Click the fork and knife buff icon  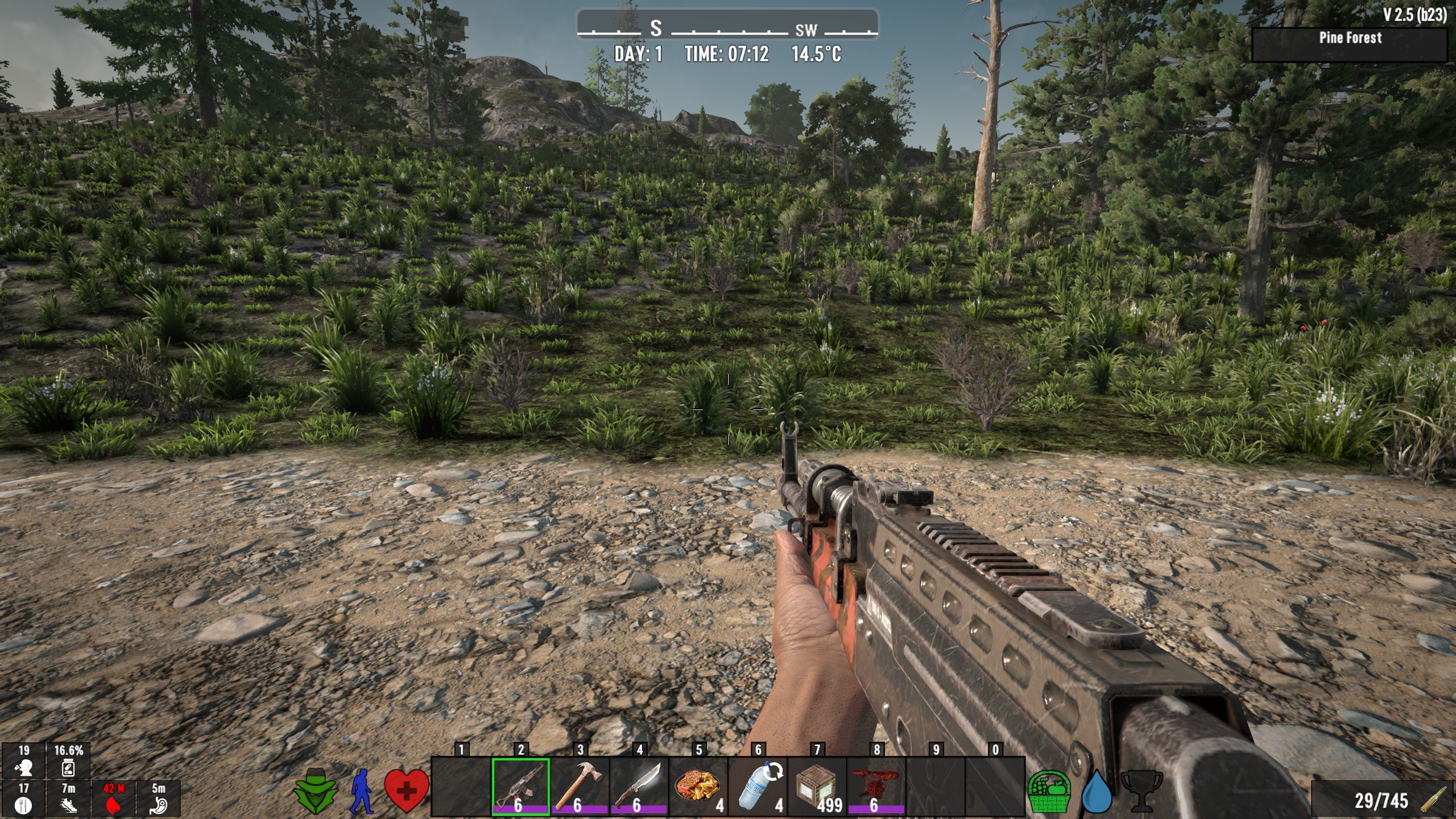coord(23,805)
